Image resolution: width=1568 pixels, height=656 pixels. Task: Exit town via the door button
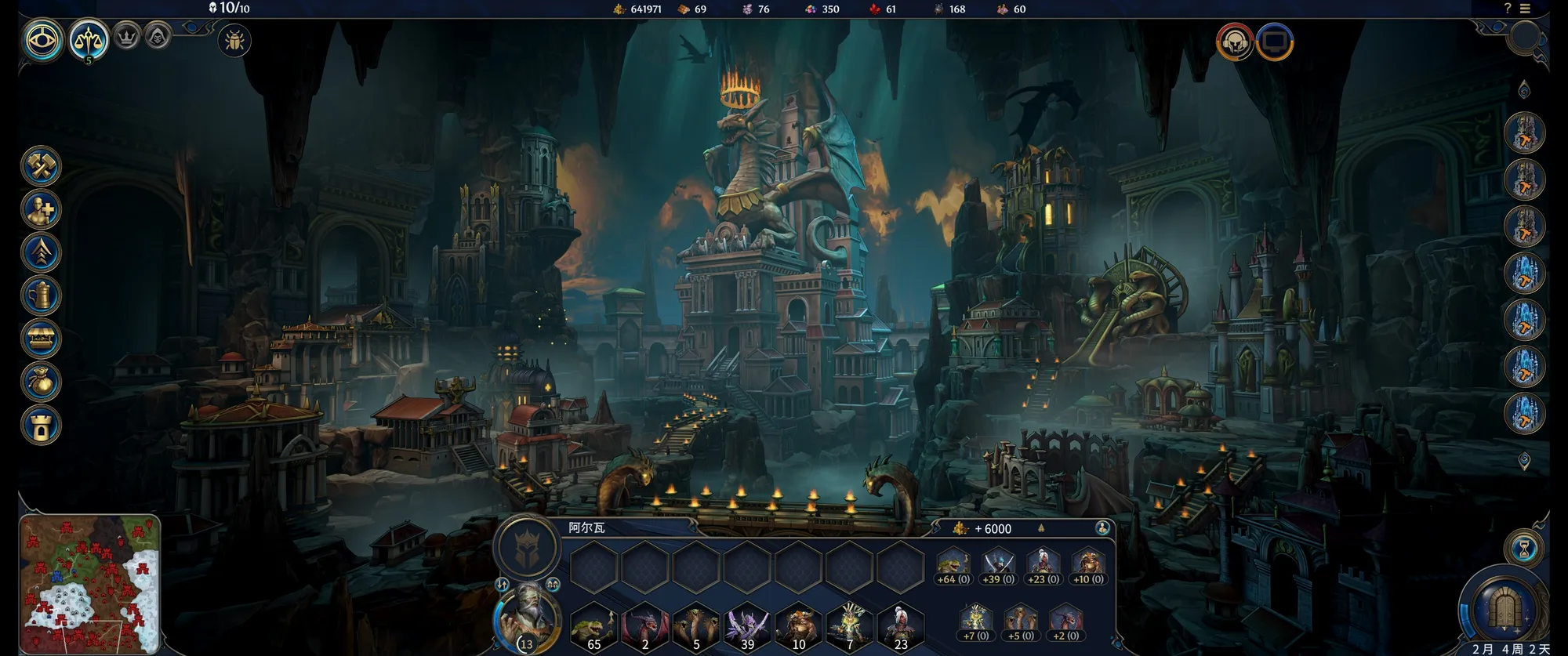click(1504, 609)
